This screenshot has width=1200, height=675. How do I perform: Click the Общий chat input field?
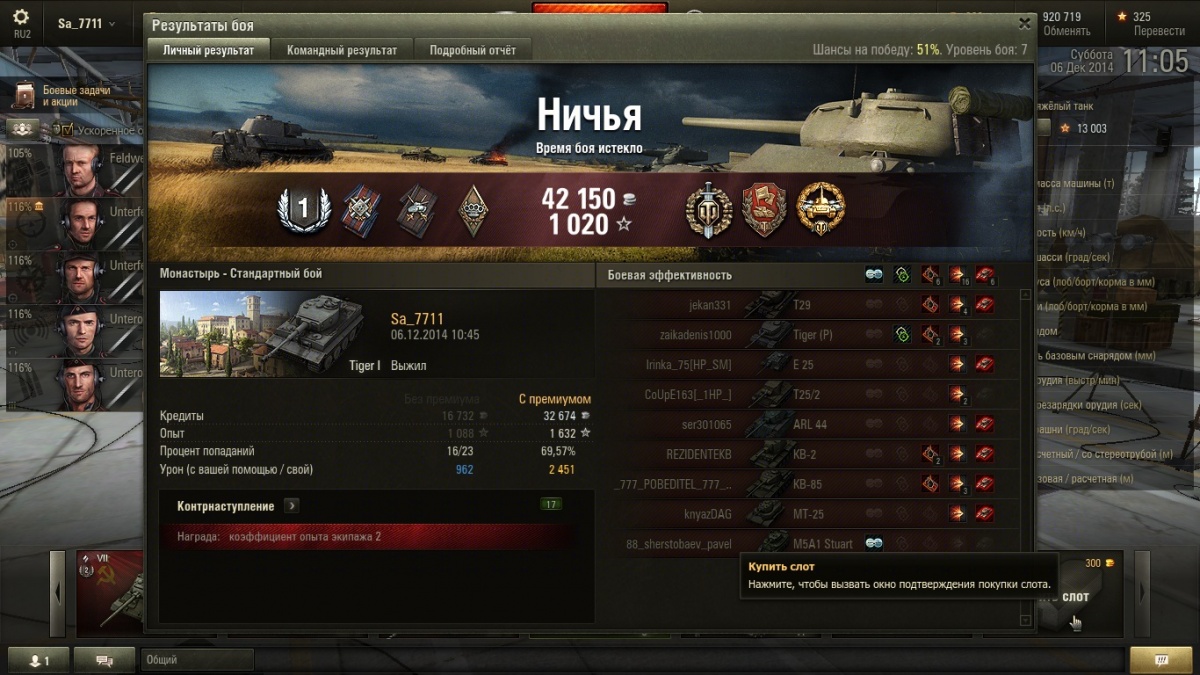197,660
